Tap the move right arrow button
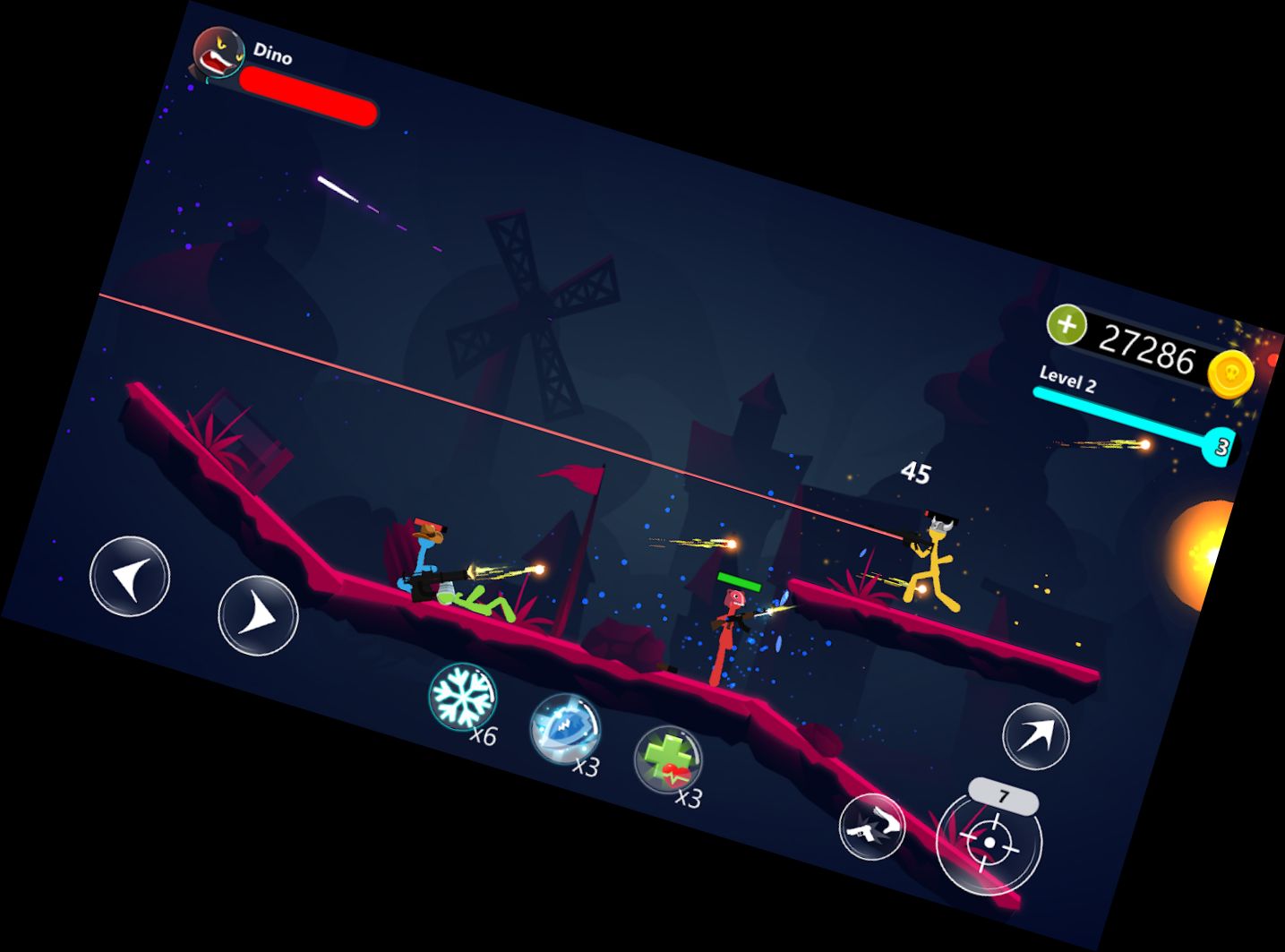1285x952 pixels. click(x=258, y=614)
